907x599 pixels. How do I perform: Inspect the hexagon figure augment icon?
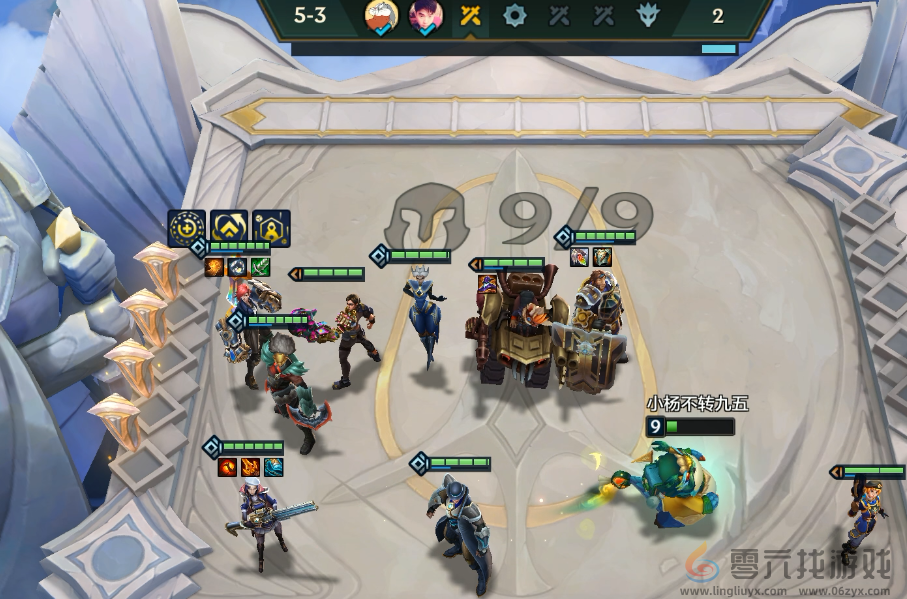click(271, 228)
